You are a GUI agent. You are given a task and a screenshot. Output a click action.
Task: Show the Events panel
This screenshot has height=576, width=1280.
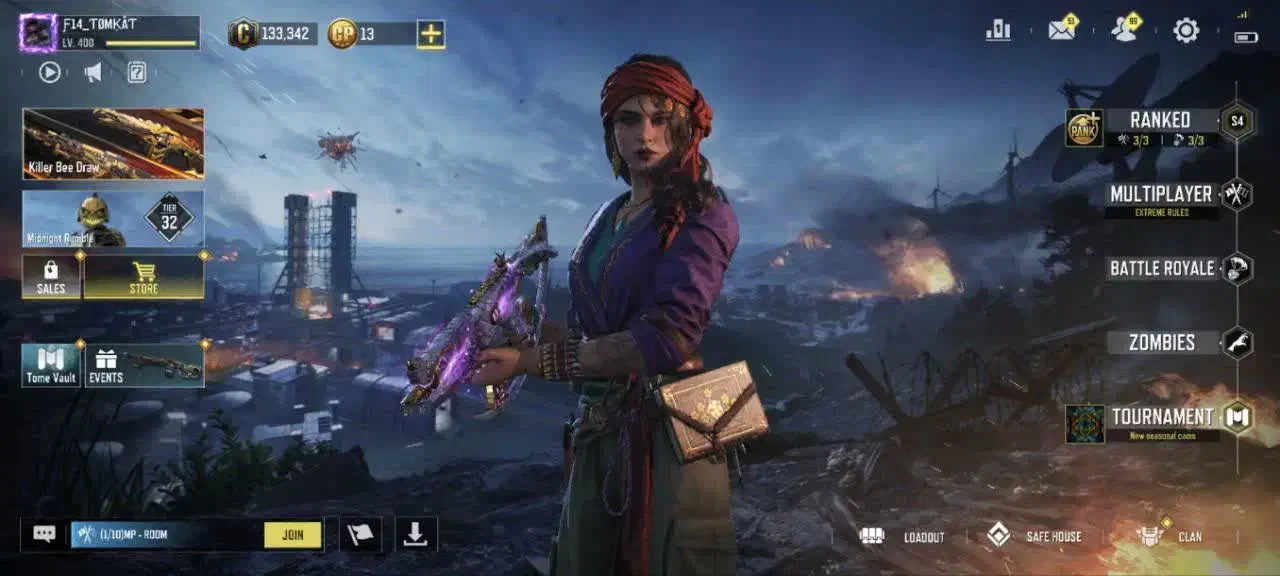click(x=144, y=365)
